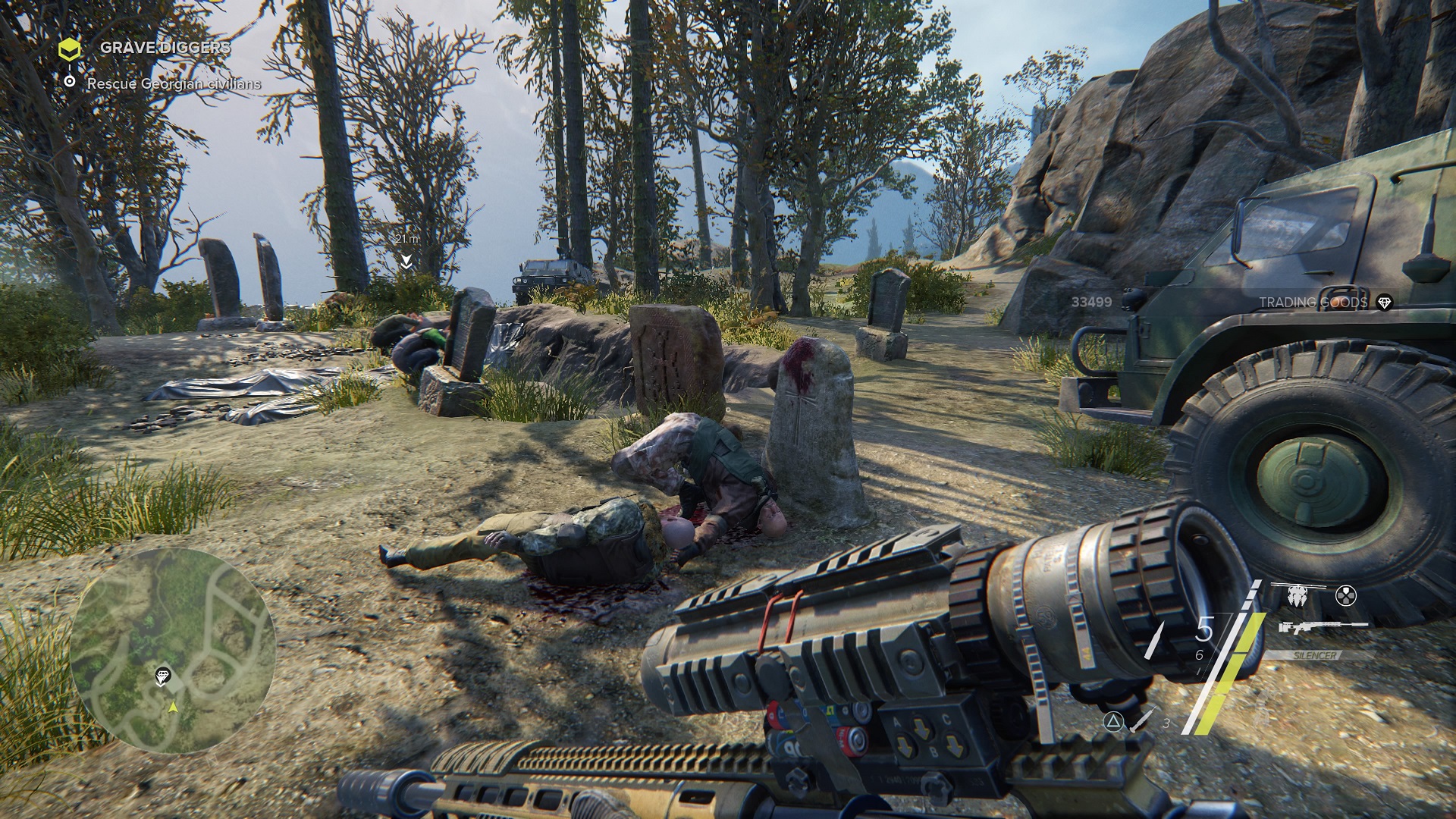Use the medical syringe item
Screen dimensions: 1456x819
pyautogui.click(x=1143, y=719)
